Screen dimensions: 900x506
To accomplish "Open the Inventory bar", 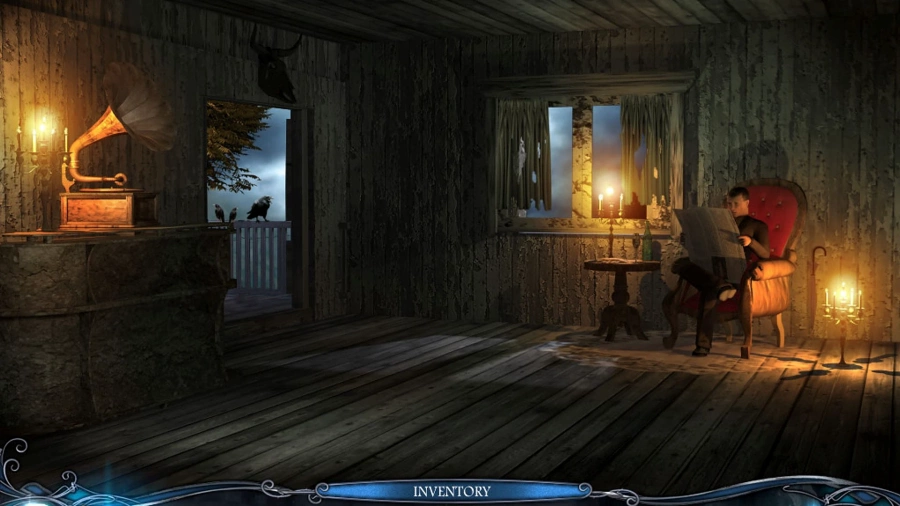I will coord(452,491).
